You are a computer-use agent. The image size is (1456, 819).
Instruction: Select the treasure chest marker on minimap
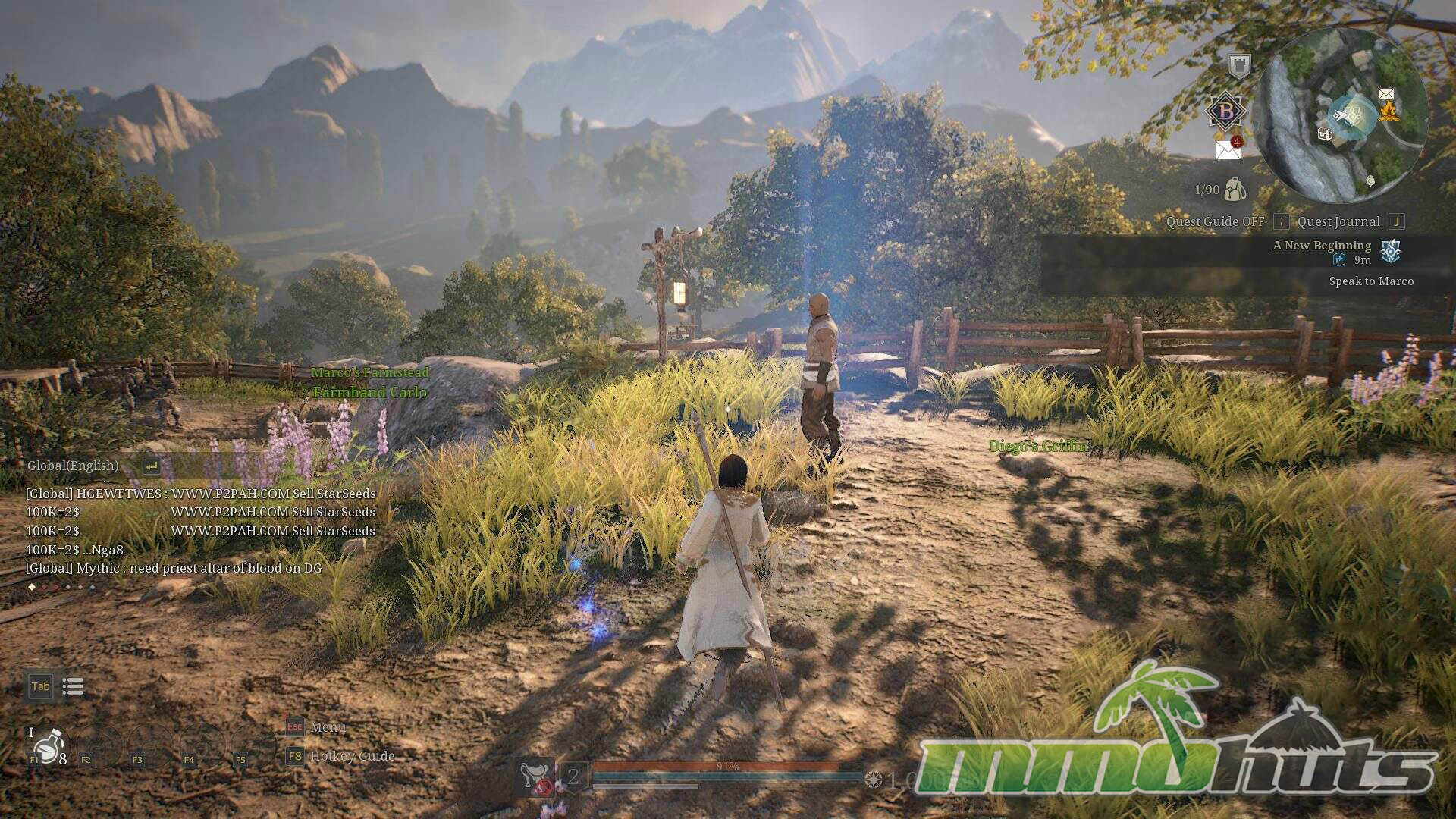1325,135
